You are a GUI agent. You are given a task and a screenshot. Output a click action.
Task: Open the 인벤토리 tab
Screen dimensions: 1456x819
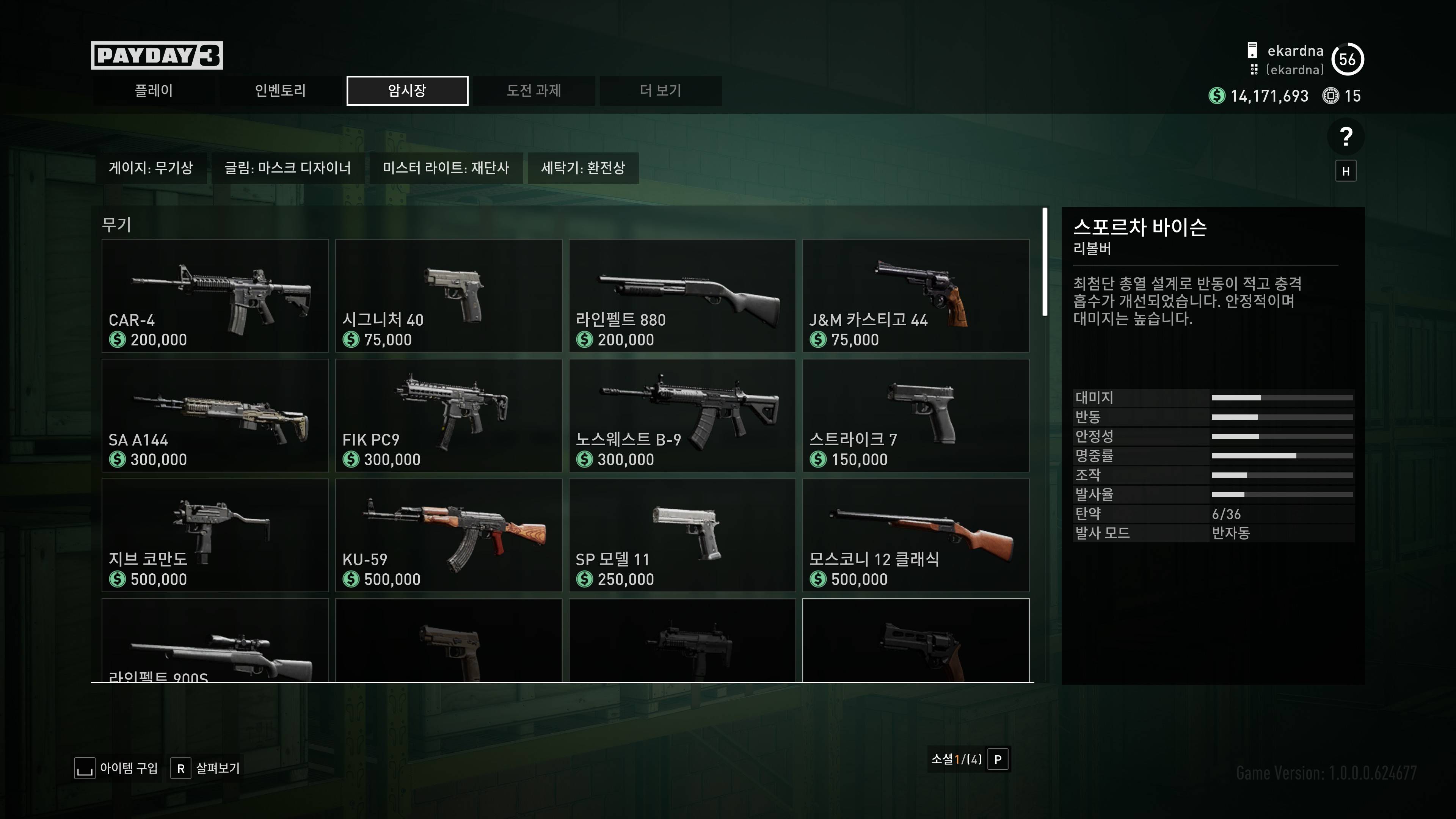click(x=280, y=91)
